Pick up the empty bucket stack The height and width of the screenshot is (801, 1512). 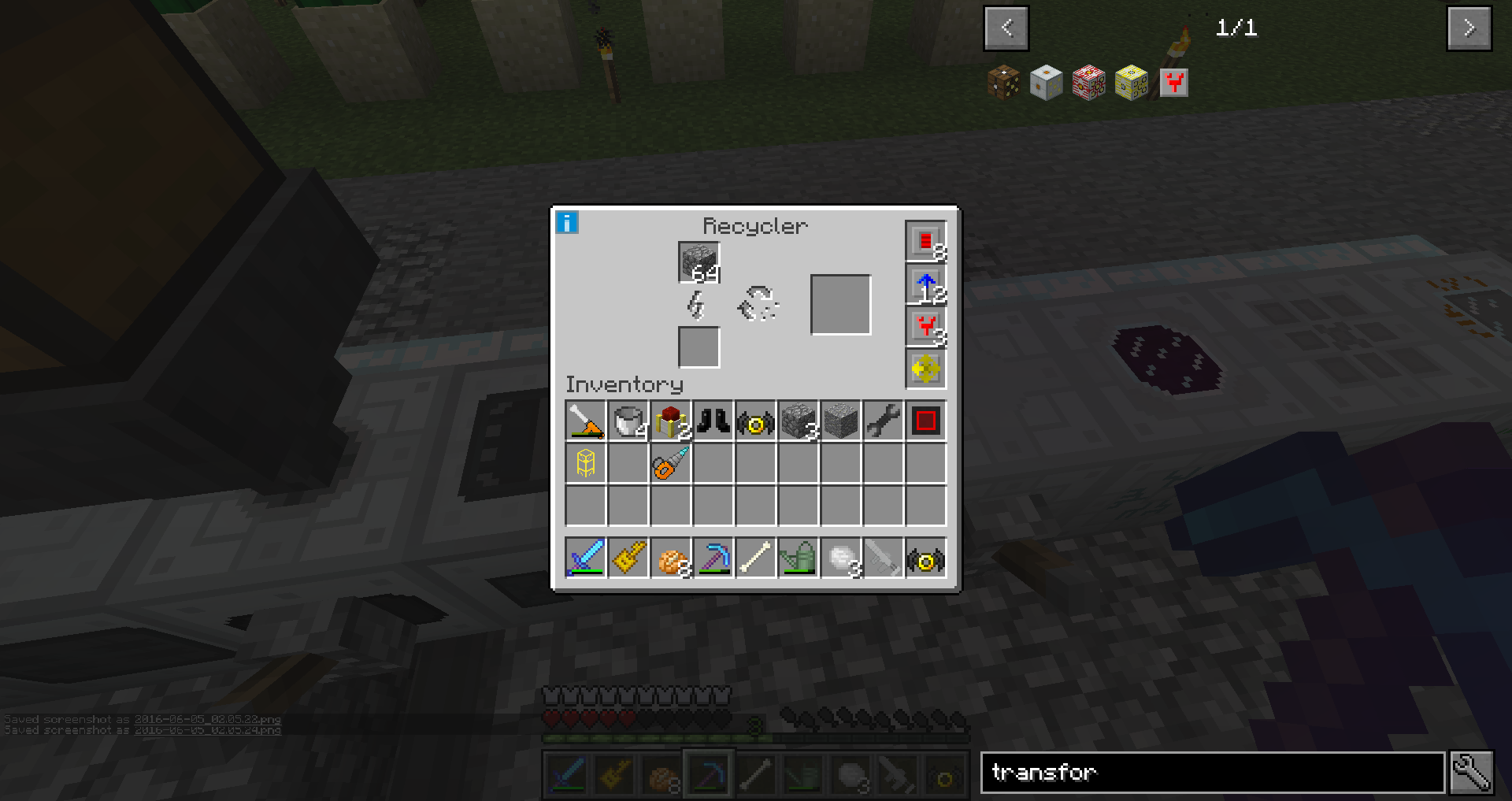coord(628,421)
